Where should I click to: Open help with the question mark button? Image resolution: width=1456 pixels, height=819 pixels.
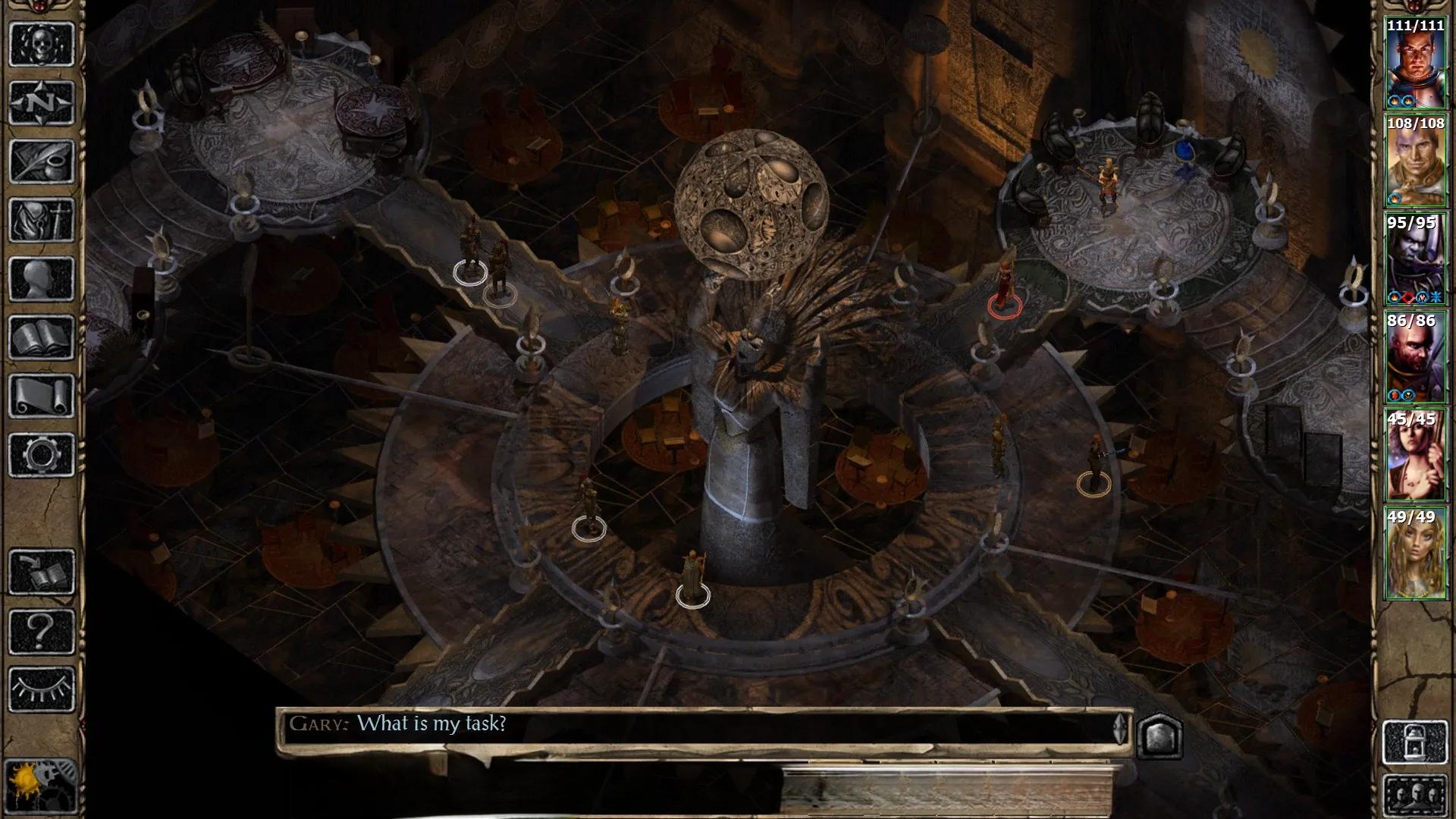(42, 631)
